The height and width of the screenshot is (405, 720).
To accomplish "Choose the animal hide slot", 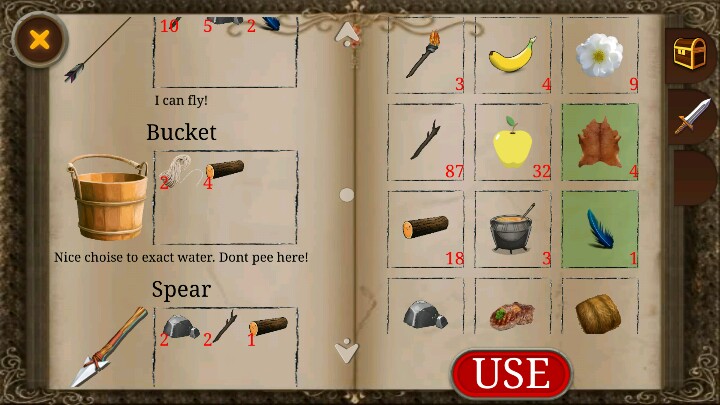I will [x=600, y=142].
